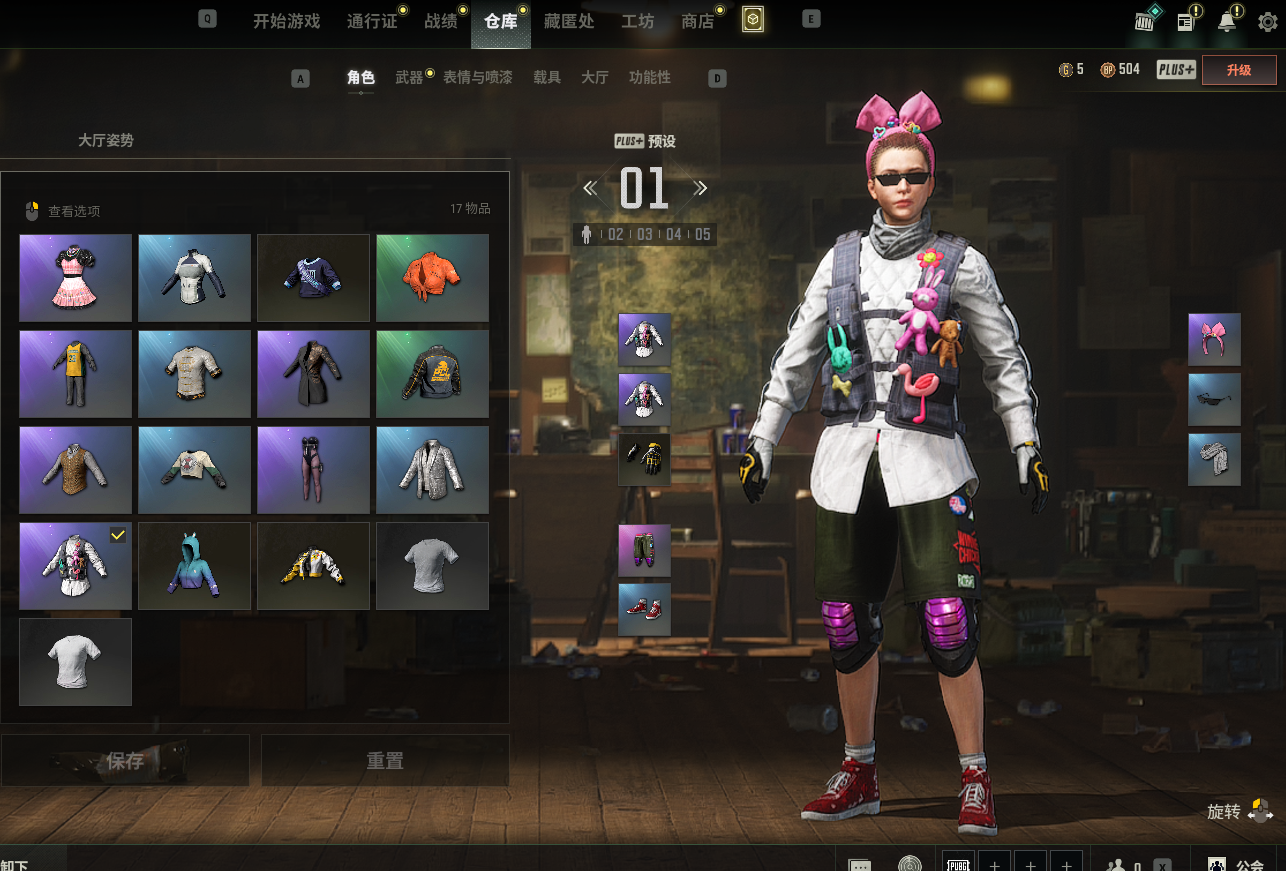Select the orange tied shirt item
This screenshot has height=871, width=1286.
coord(432,278)
